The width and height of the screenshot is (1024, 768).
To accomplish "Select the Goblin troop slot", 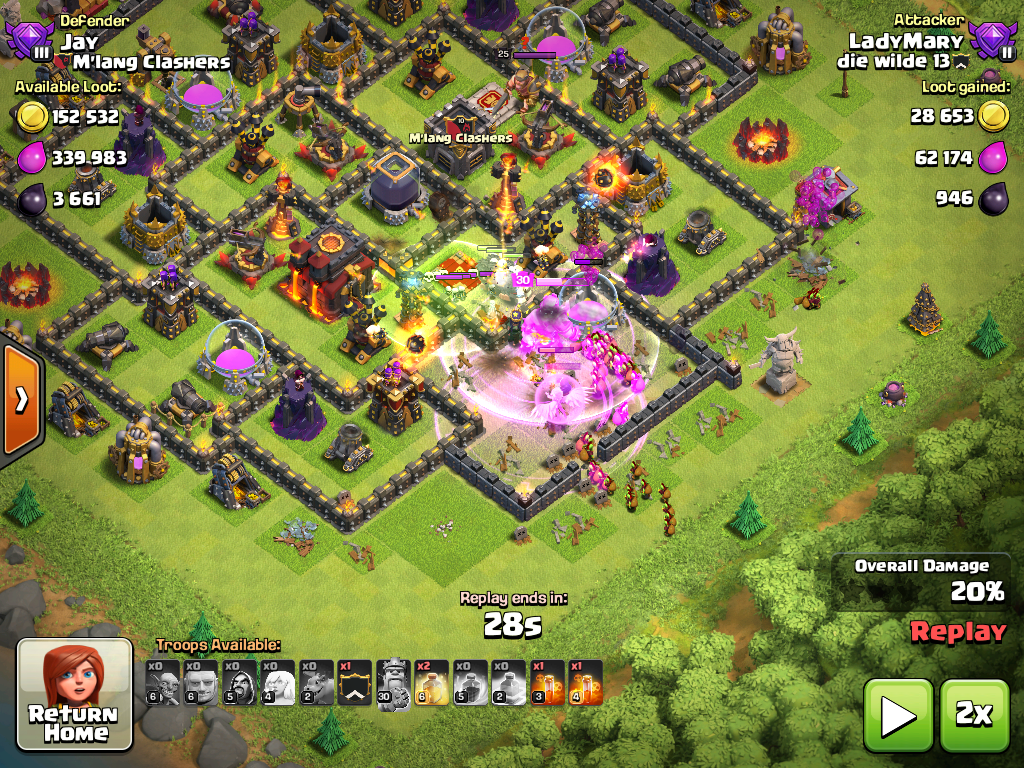I will tap(162, 683).
